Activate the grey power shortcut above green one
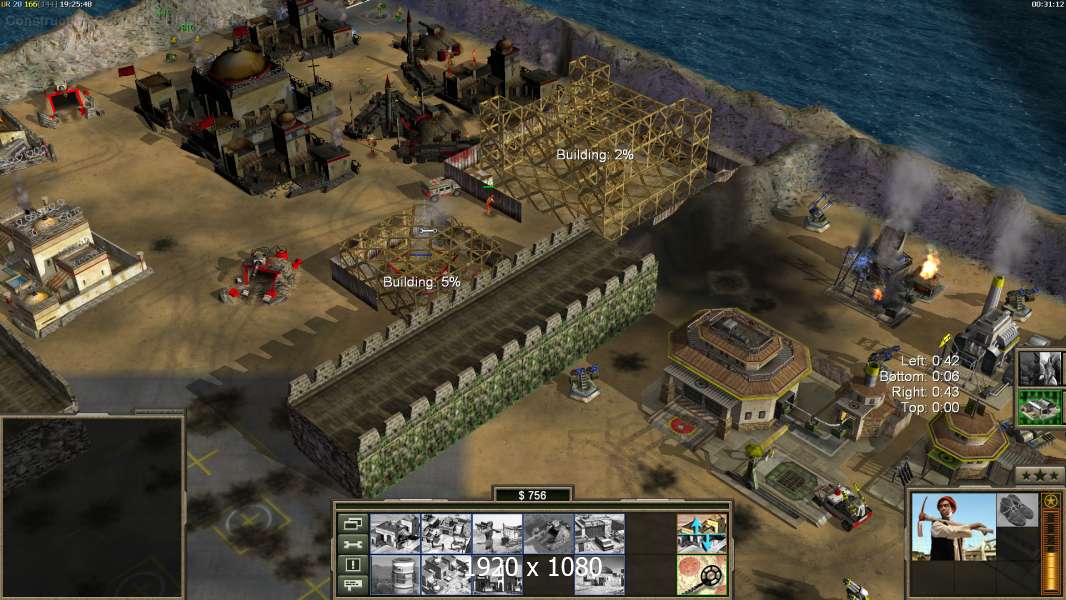Image resolution: width=1066 pixels, height=600 pixels. click(x=1040, y=367)
